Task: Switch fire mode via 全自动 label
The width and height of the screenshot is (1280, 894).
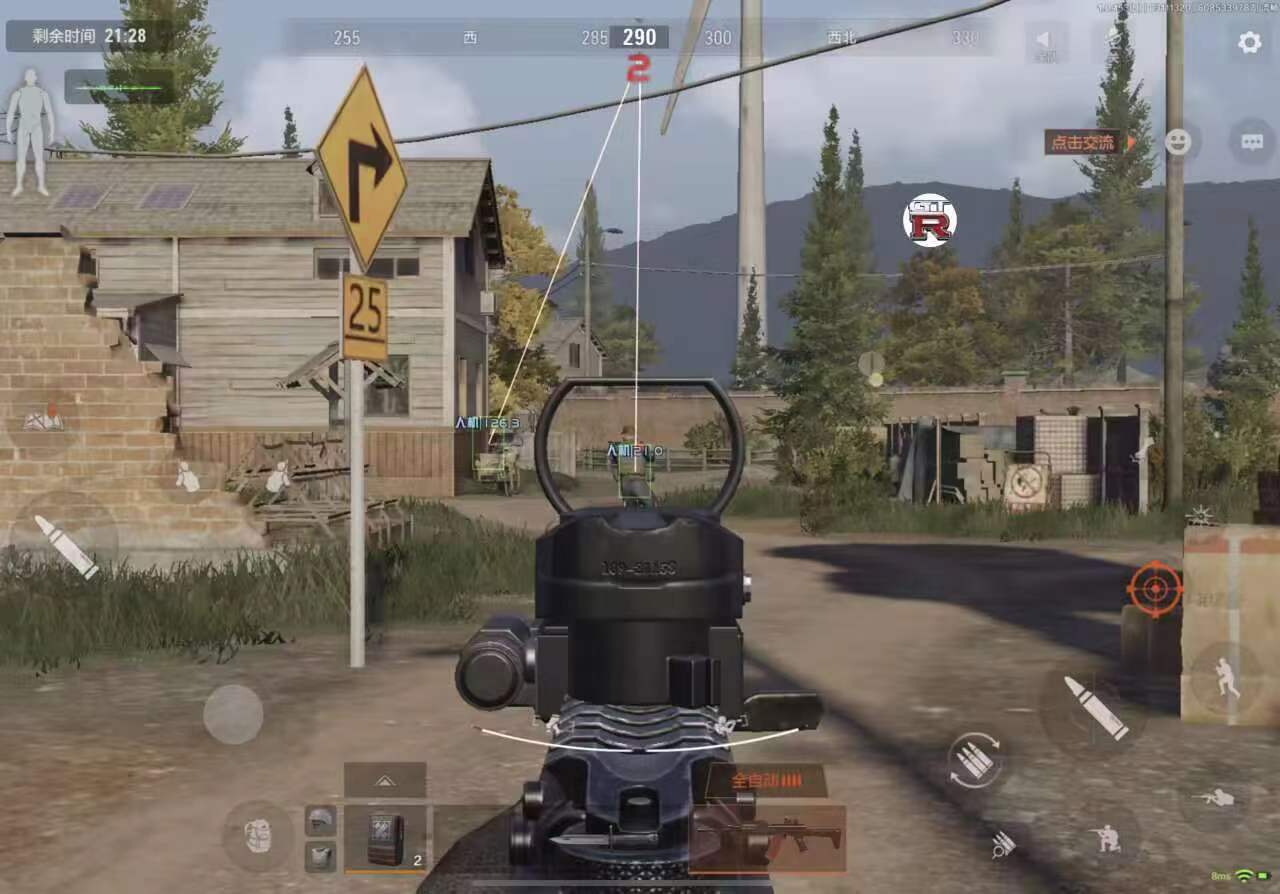Action: [x=765, y=780]
